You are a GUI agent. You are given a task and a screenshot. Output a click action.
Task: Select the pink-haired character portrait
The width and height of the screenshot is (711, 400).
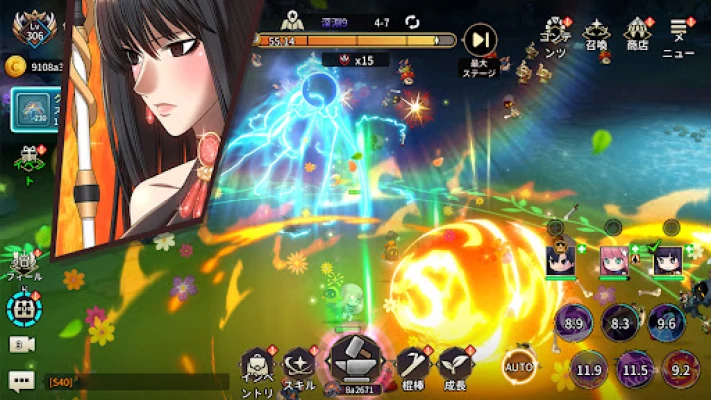pyautogui.click(x=613, y=261)
